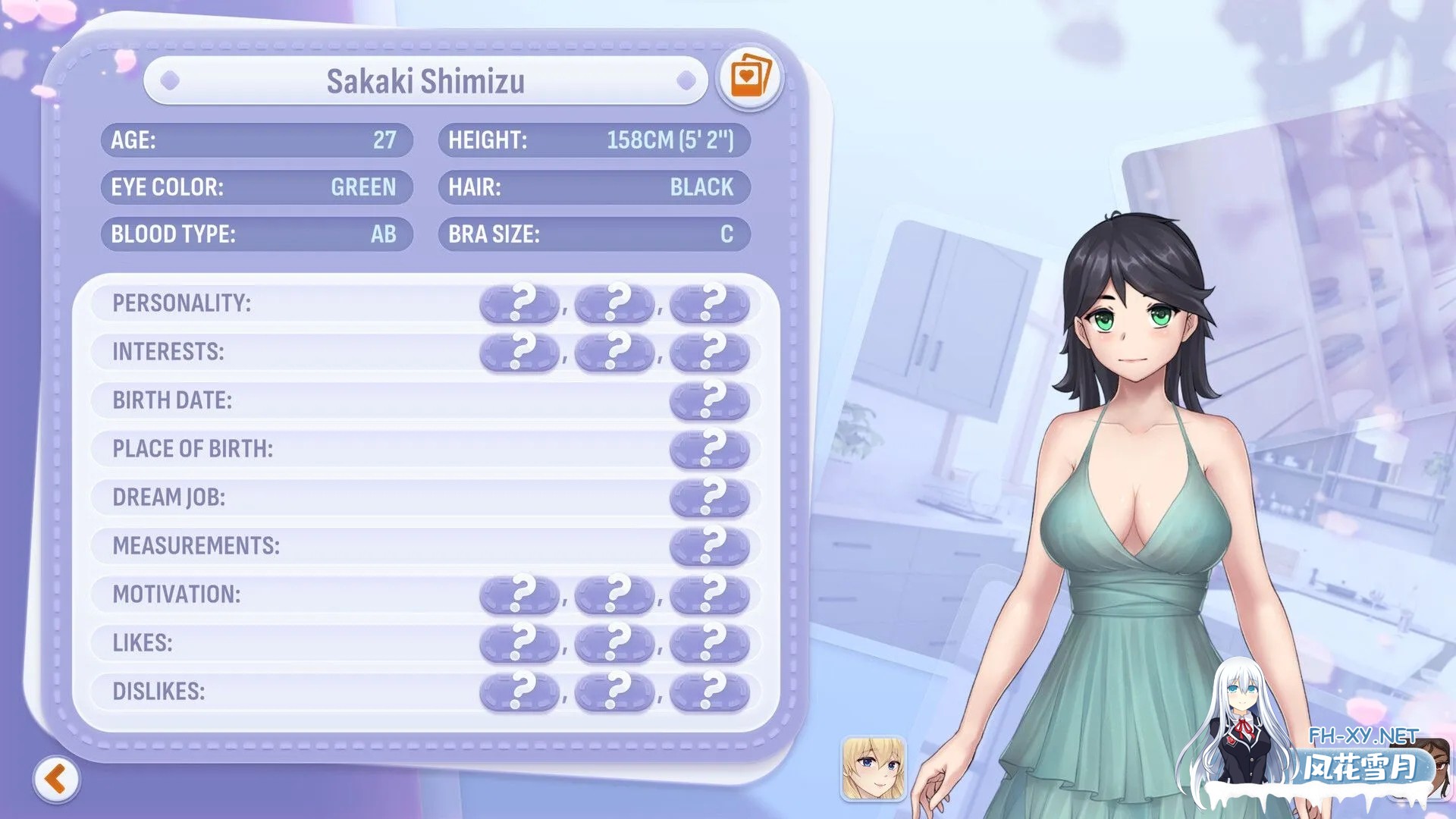Reveal the hidden Place of Birth
1456x819 pixels.
[x=710, y=449]
